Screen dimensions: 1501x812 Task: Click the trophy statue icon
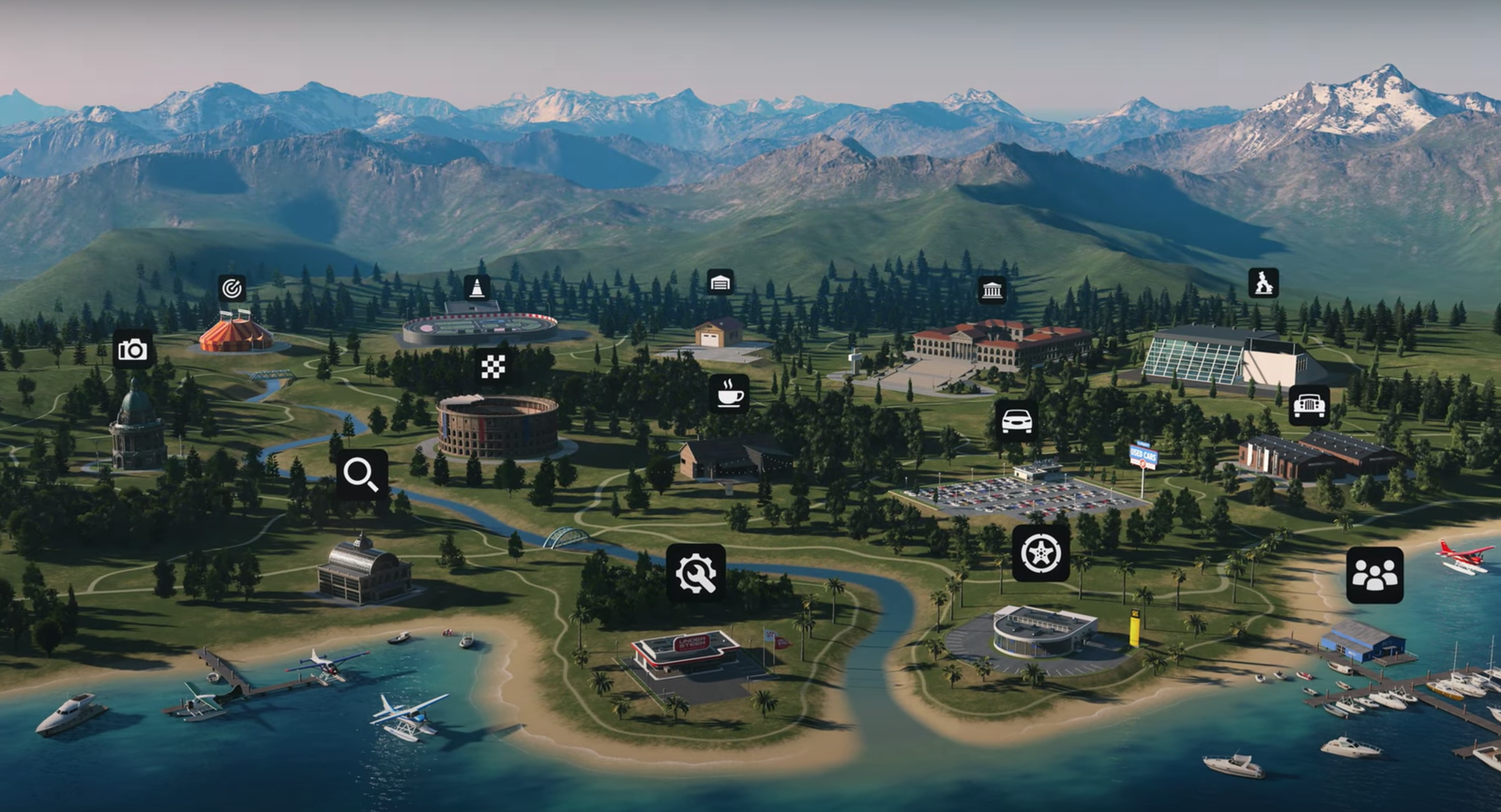coord(1263,282)
